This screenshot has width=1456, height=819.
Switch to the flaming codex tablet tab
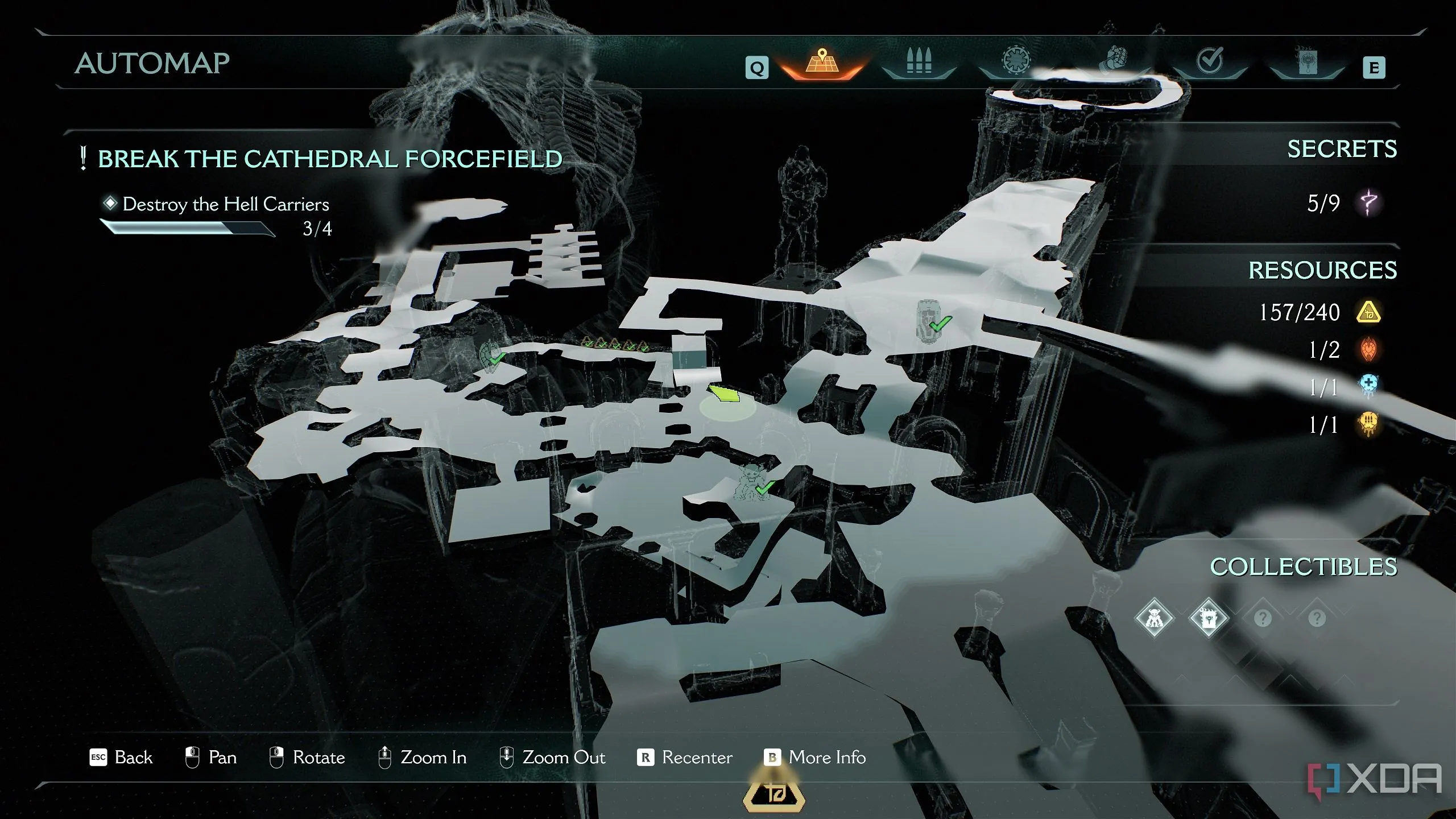[1307, 61]
